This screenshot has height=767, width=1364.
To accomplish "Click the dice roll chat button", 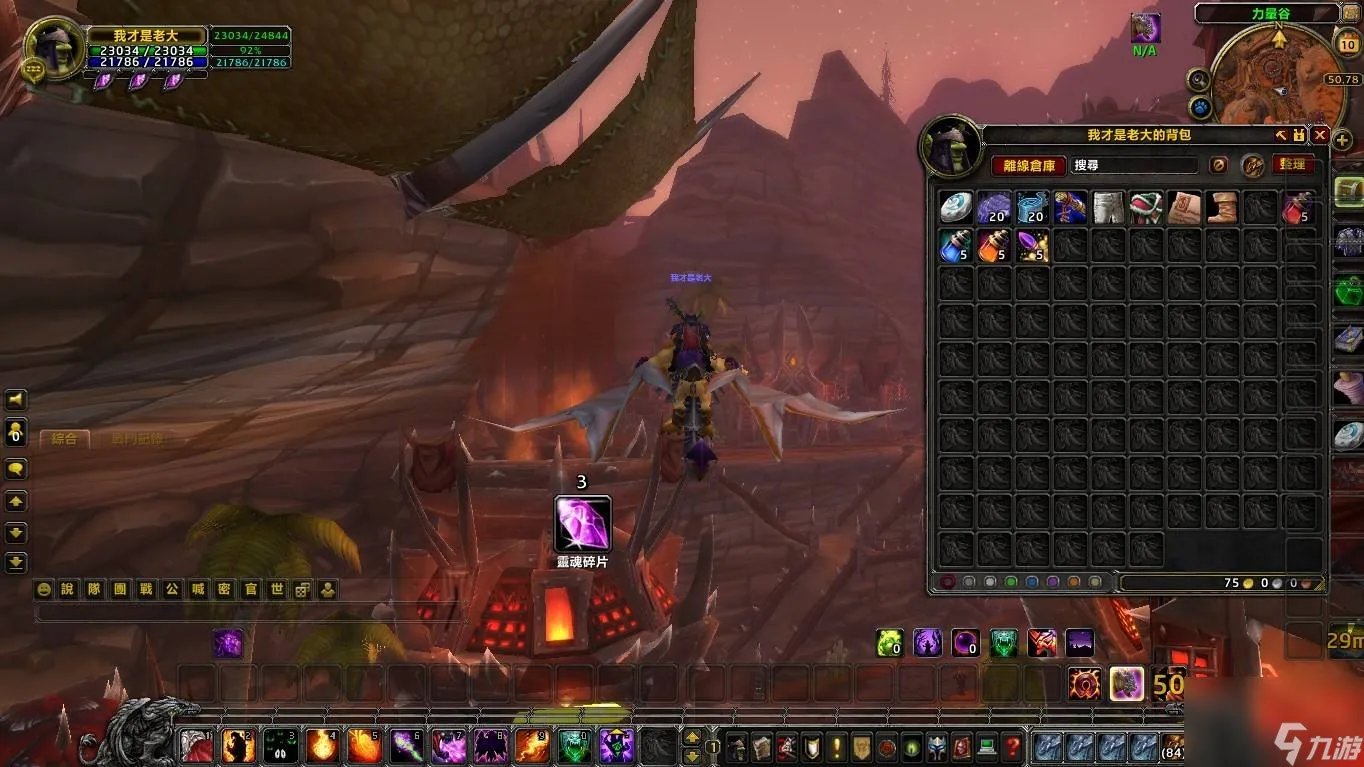I will [x=301, y=589].
